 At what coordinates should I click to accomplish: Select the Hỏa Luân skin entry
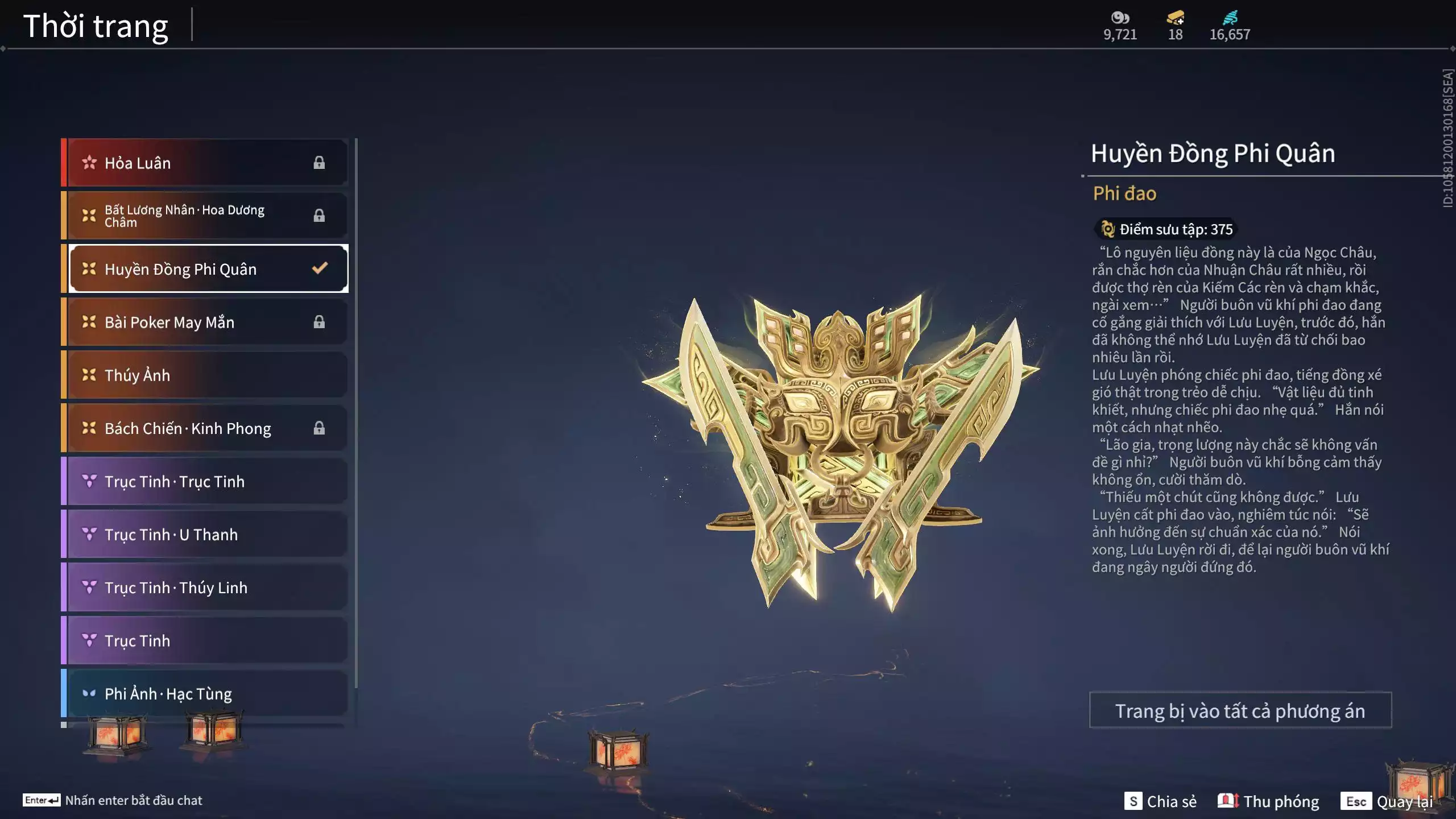tap(205, 163)
